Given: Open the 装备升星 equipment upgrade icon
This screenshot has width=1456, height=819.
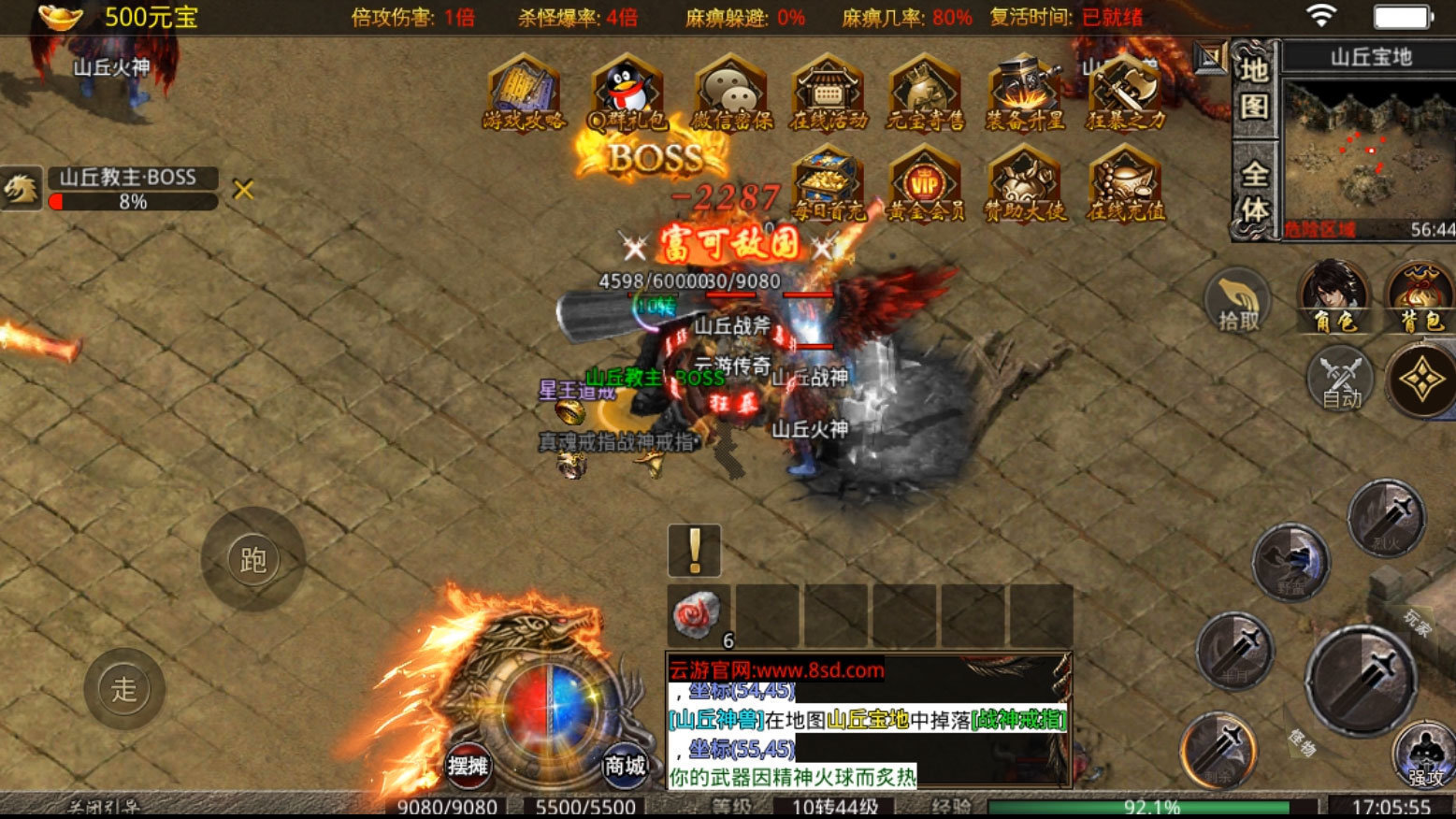Looking at the screenshot, I should click(1025, 93).
